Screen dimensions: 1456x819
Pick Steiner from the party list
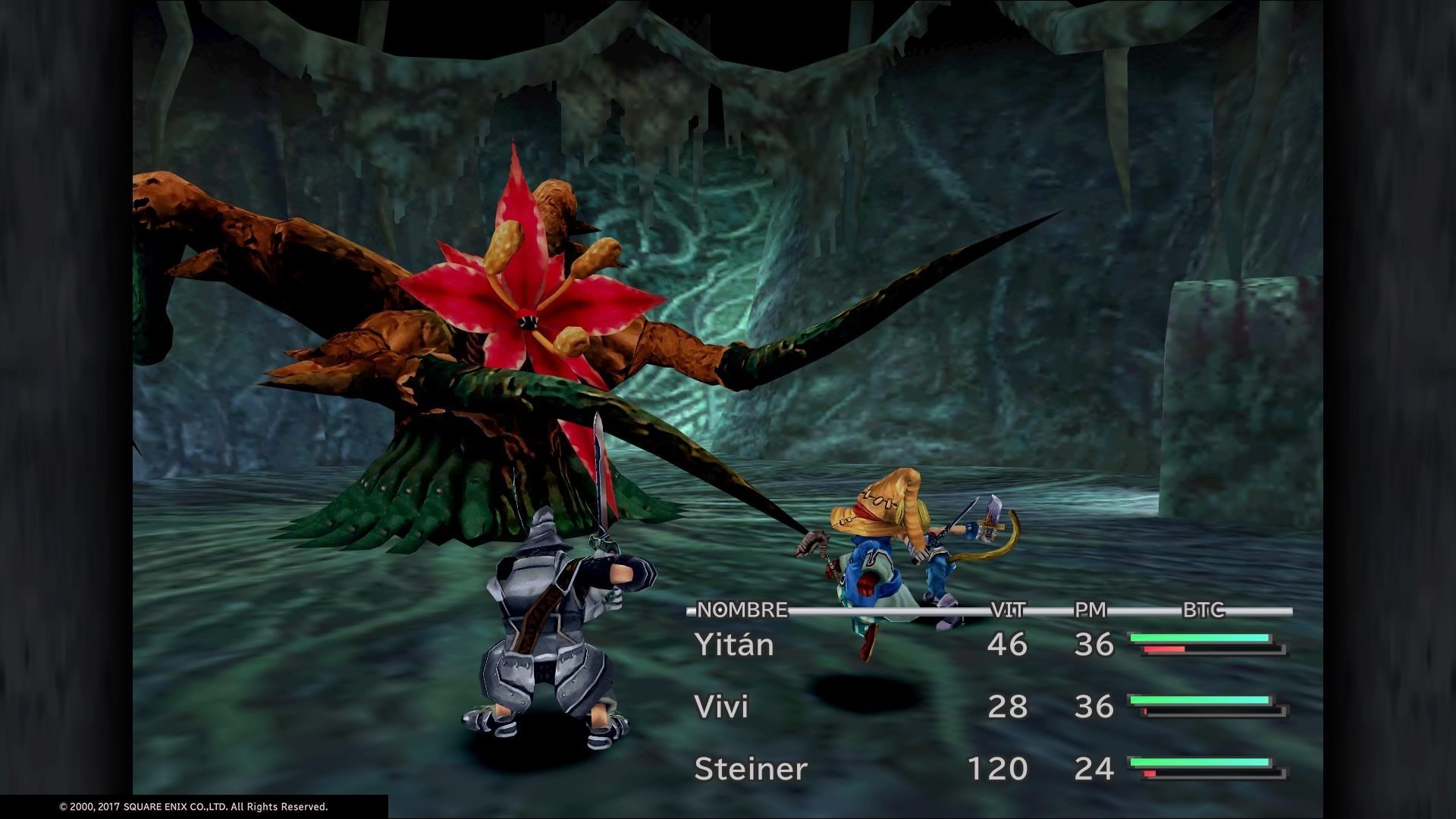(x=751, y=769)
